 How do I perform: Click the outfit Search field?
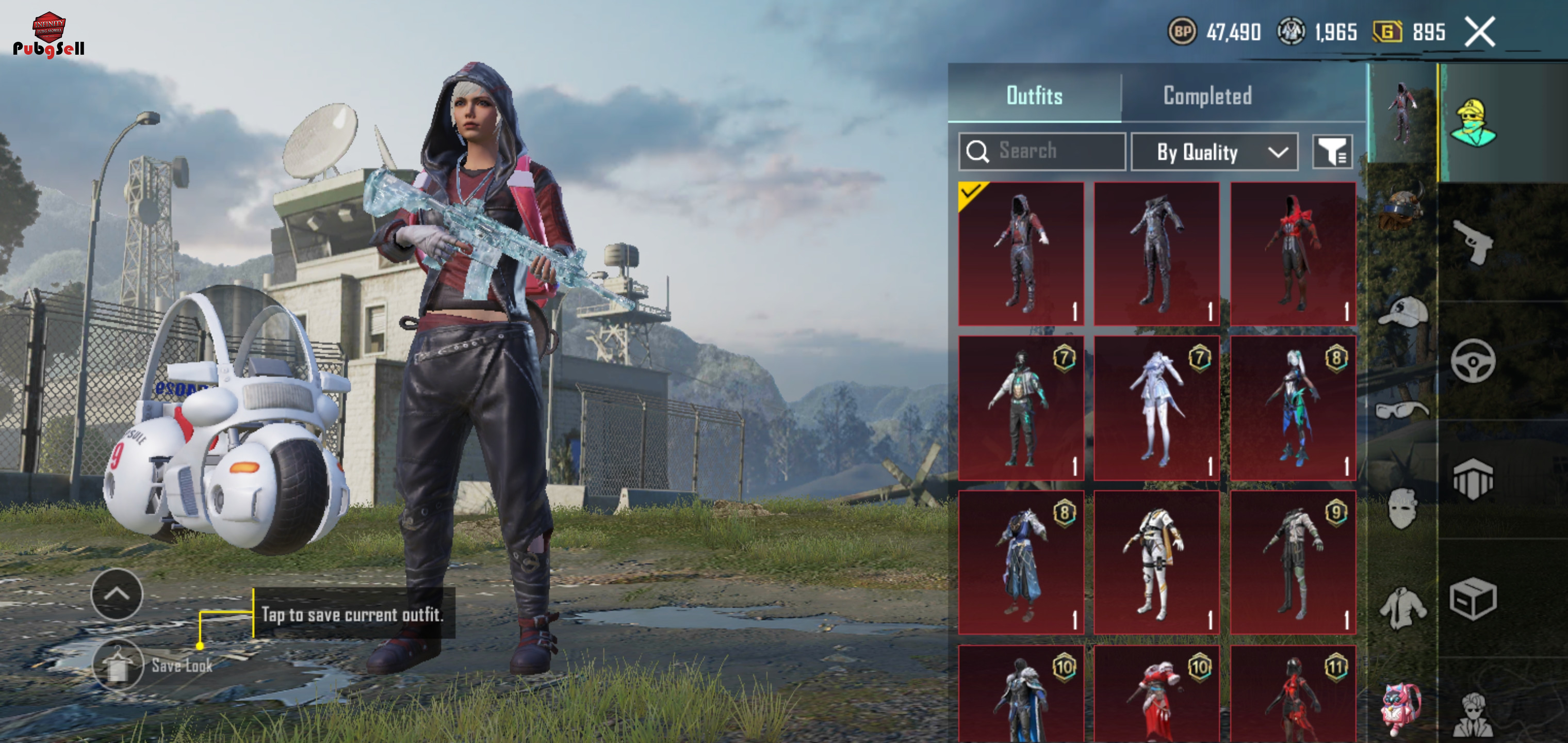[x=1041, y=151]
